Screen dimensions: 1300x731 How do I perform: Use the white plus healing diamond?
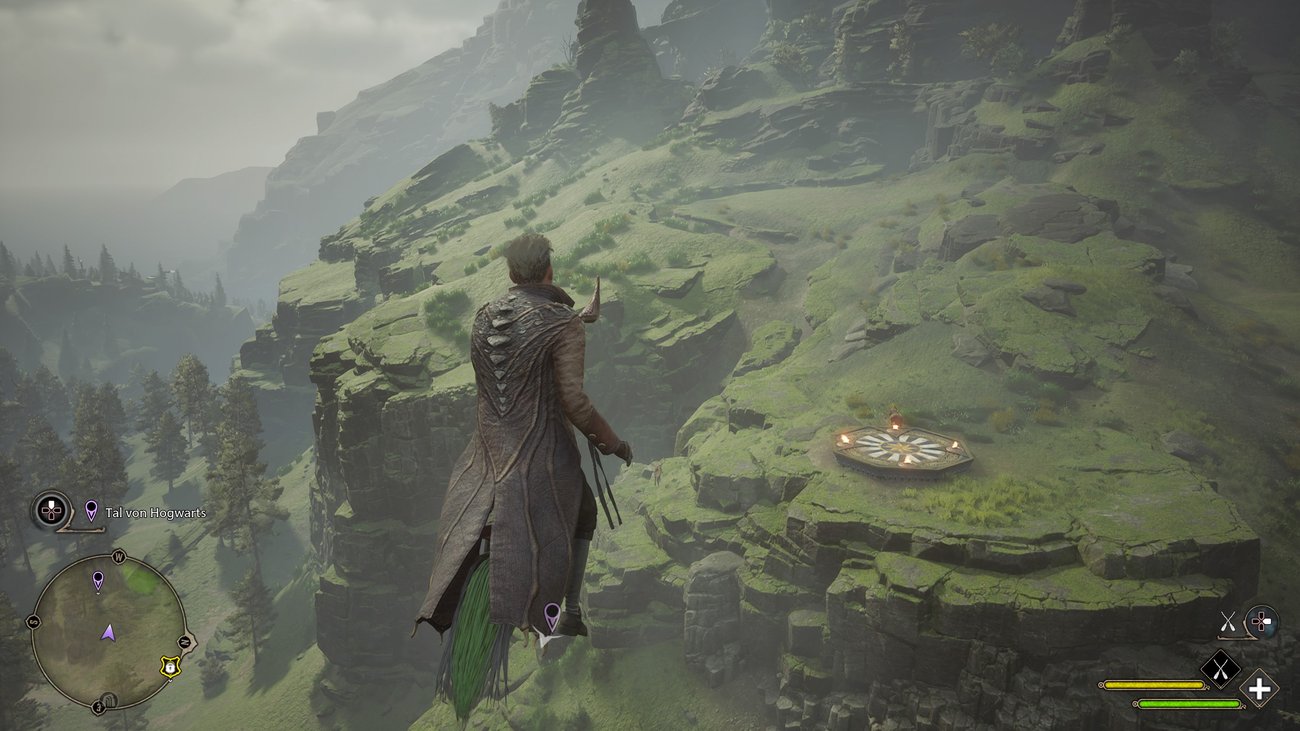click(x=1260, y=688)
